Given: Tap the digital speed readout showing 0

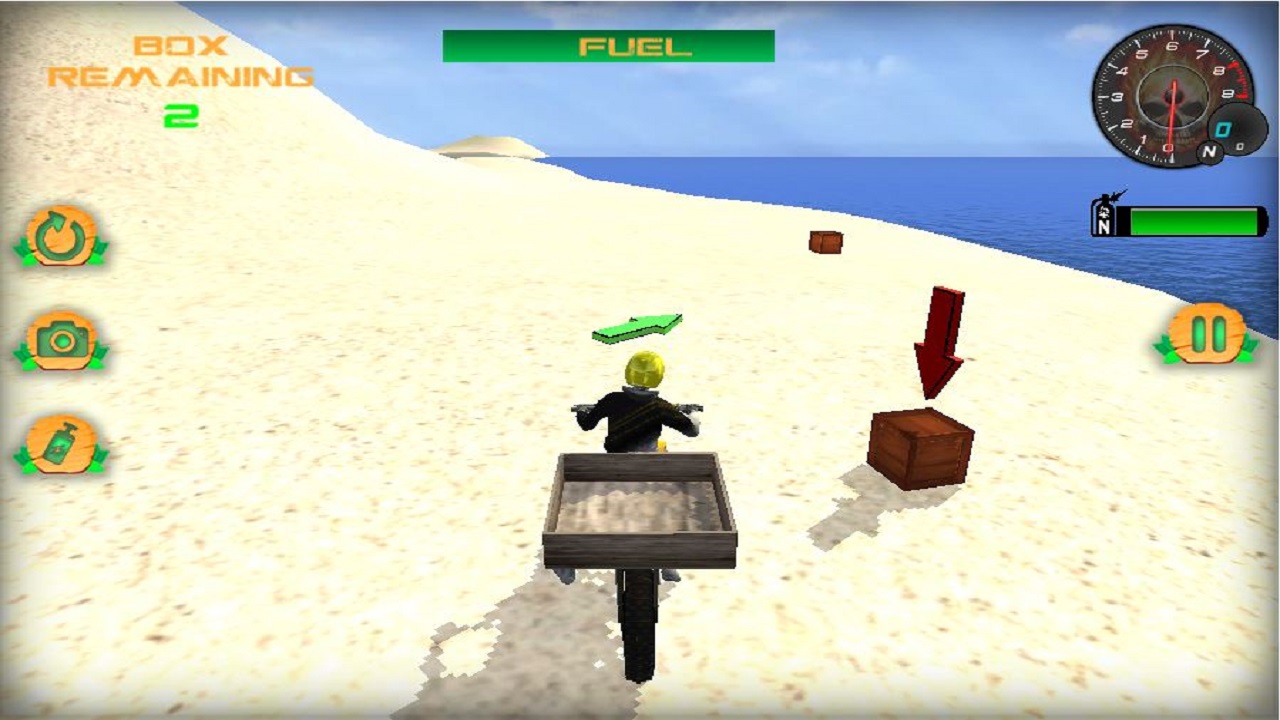Looking at the screenshot, I should click(1222, 127).
